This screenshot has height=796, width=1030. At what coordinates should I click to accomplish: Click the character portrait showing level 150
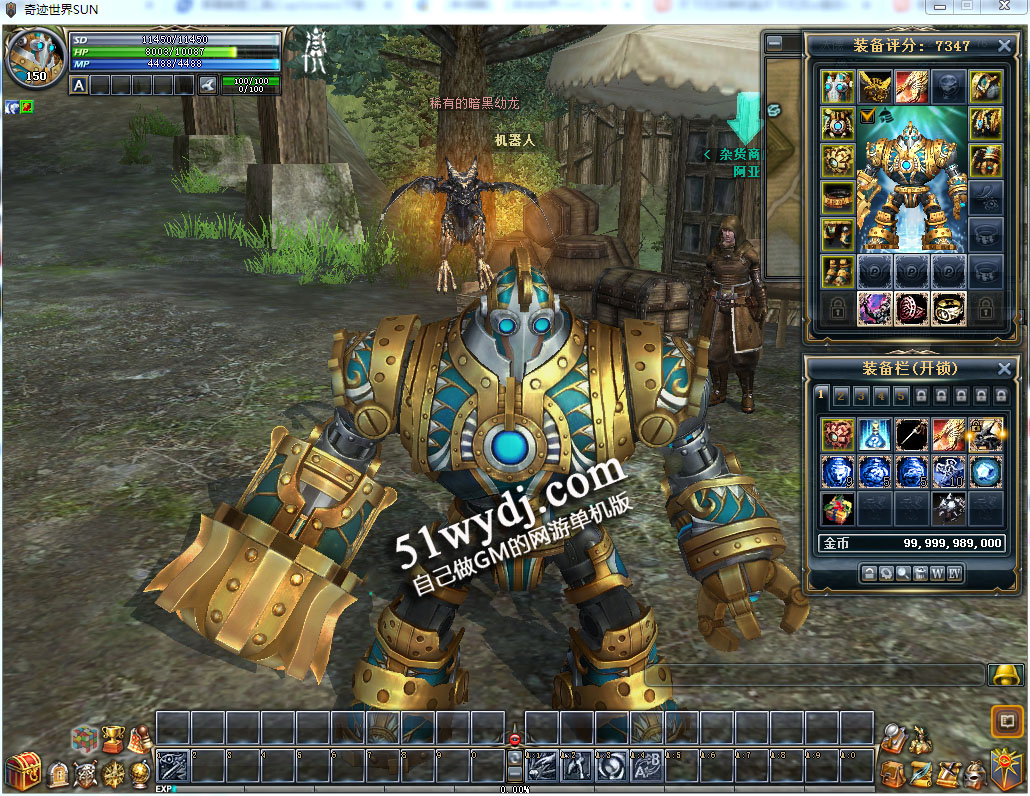36,60
